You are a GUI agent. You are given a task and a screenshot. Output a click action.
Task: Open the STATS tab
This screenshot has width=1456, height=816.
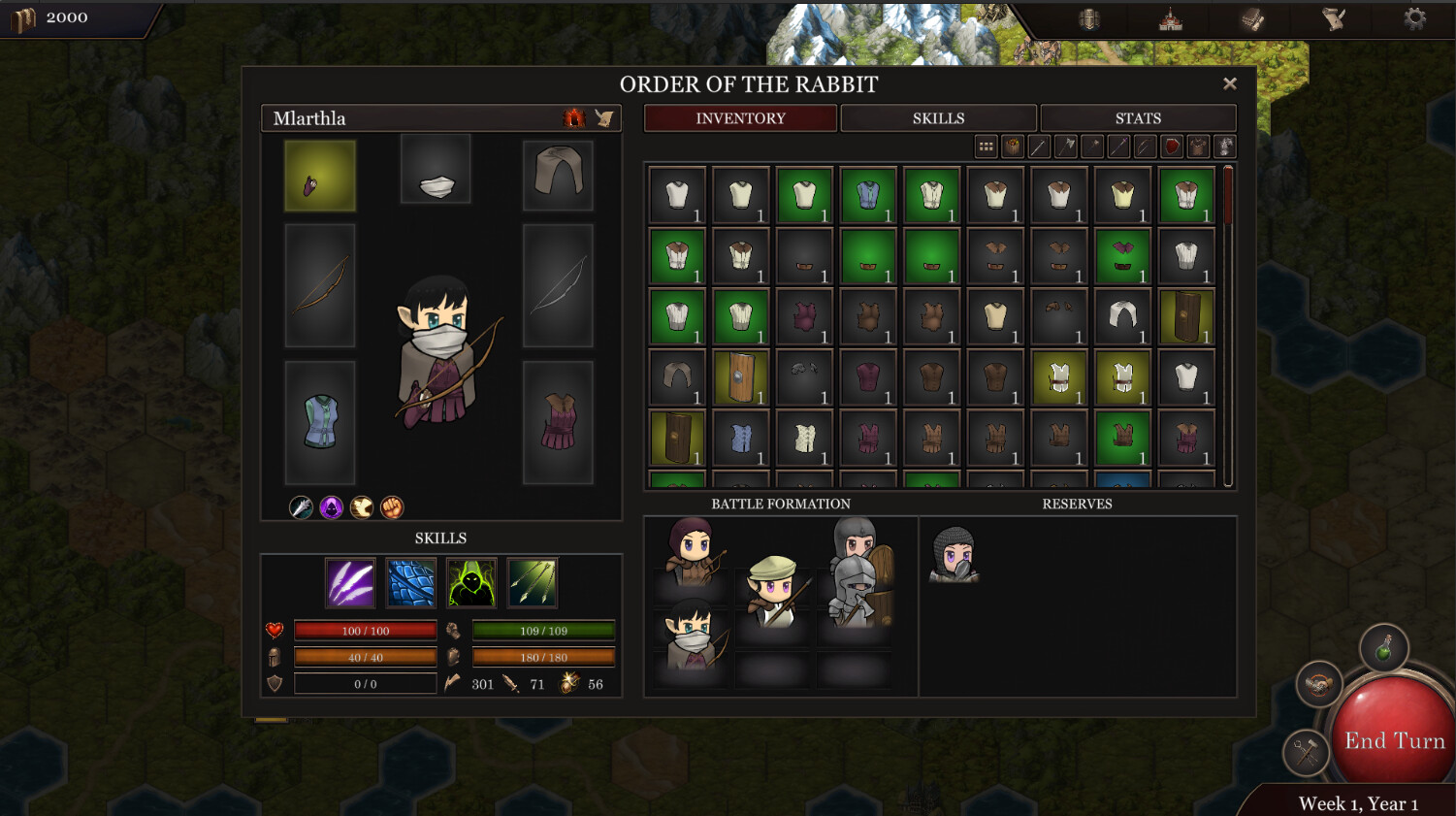1138,117
